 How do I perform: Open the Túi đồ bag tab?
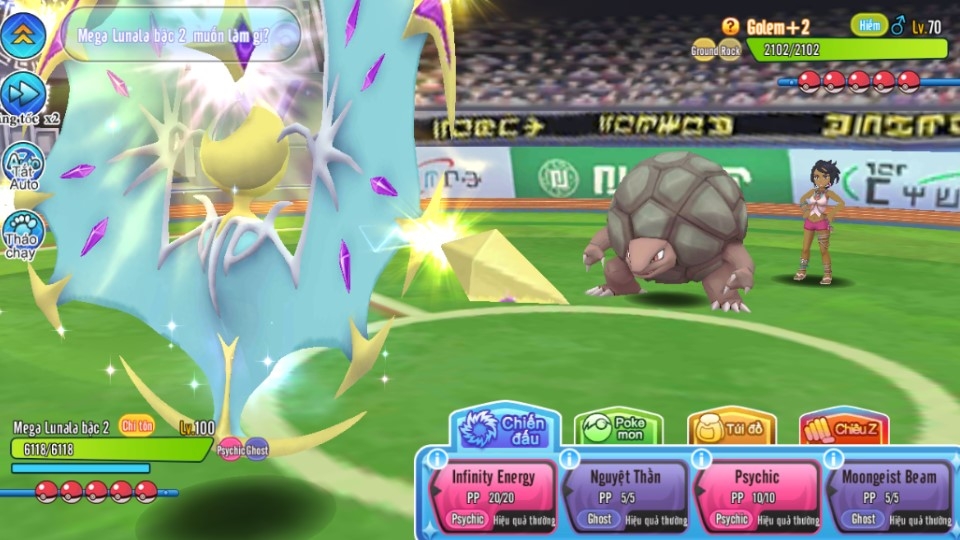coord(731,428)
